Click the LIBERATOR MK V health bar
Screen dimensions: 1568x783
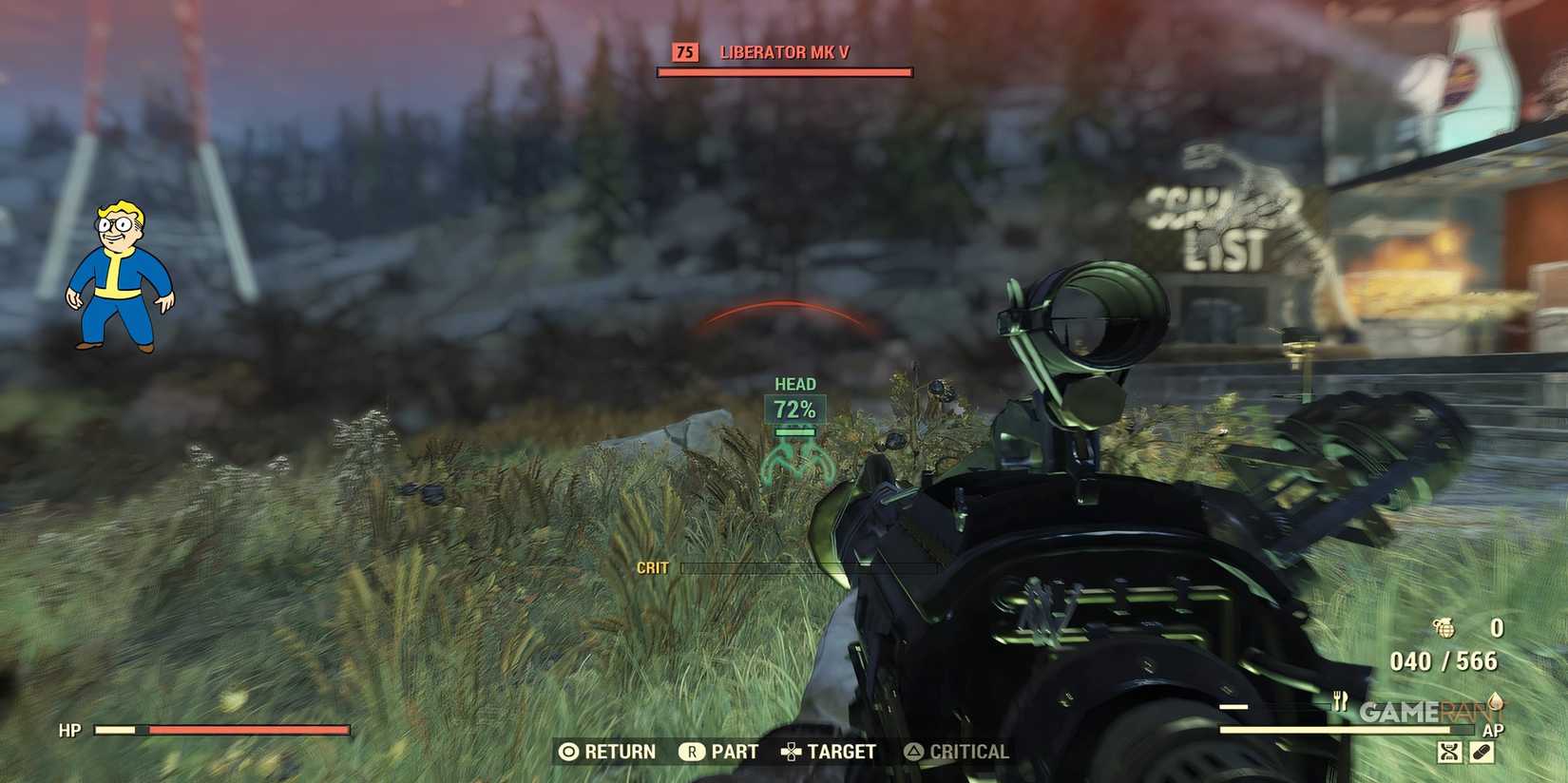[784, 70]
